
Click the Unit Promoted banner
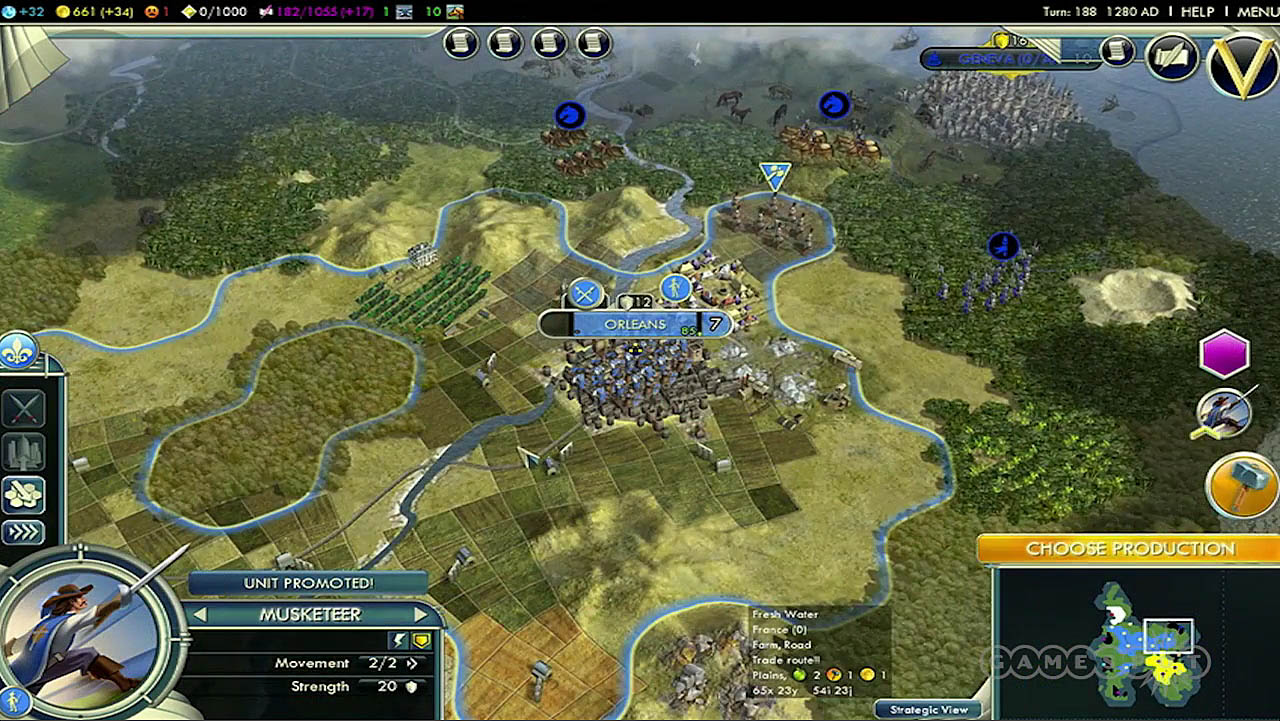click(x=308, y=583)
